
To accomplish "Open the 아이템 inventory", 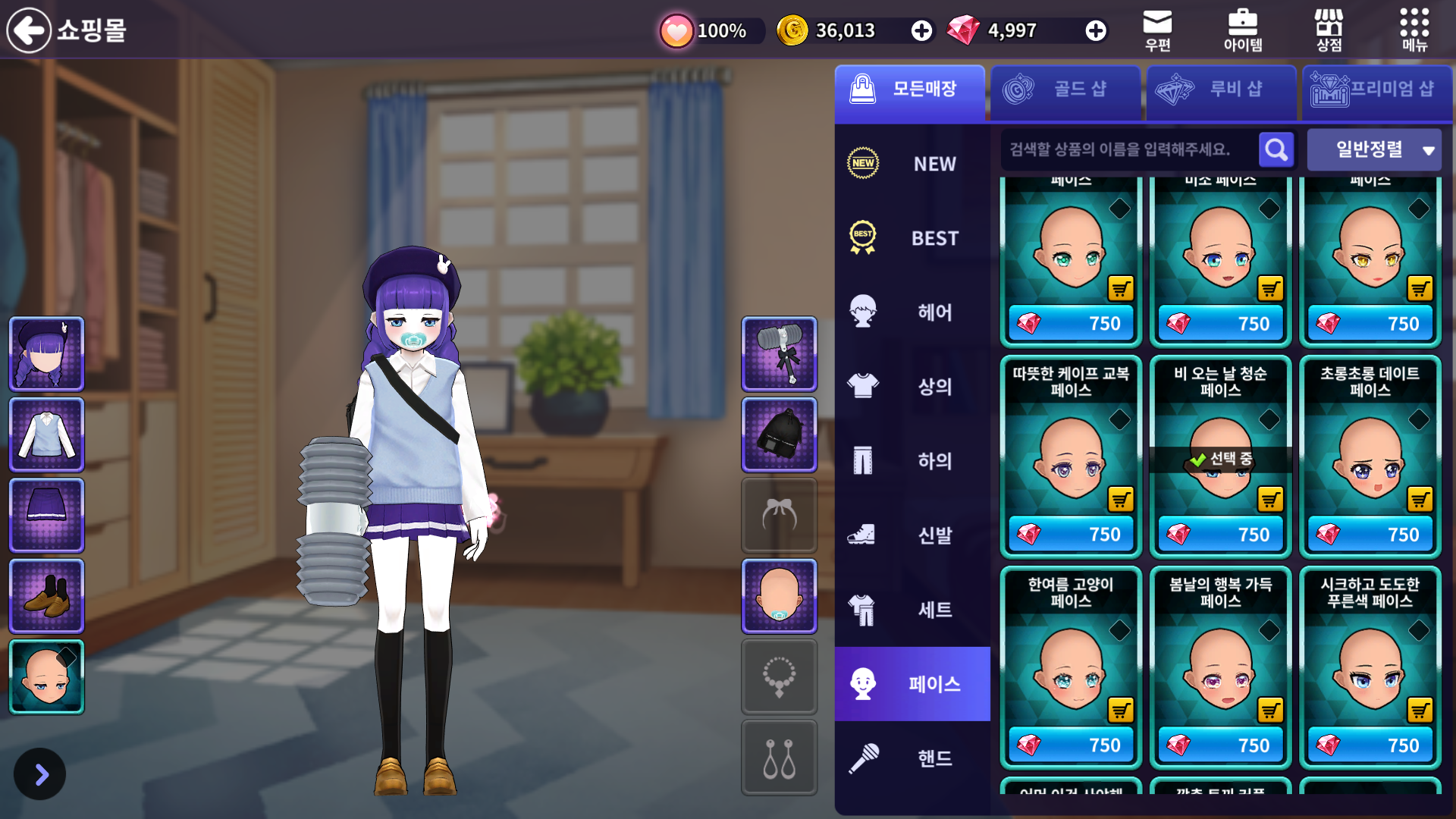I will pyautogui.click(x=1243, y=30).
